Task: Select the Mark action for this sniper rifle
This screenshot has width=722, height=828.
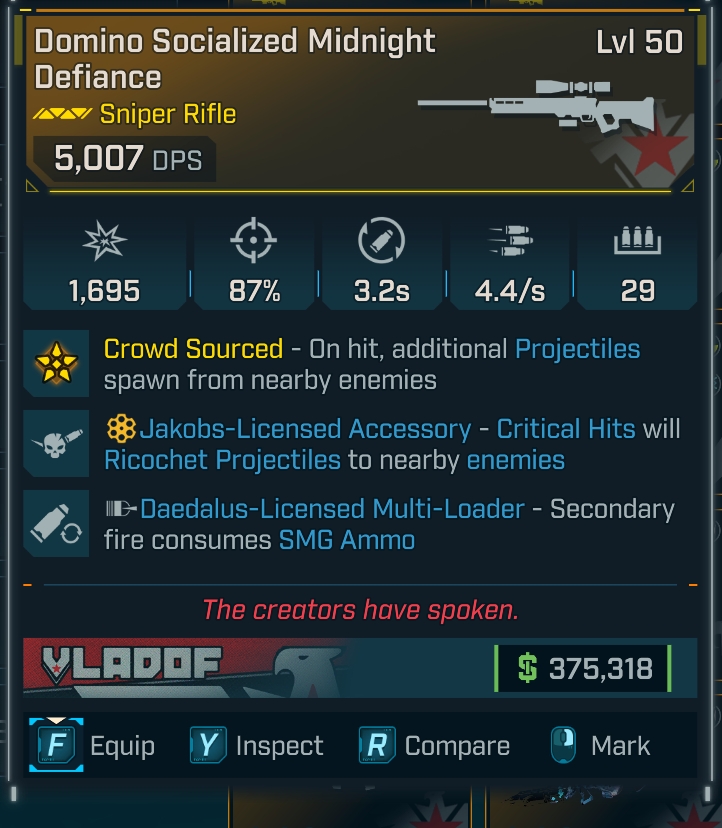Action: [600, 746]
